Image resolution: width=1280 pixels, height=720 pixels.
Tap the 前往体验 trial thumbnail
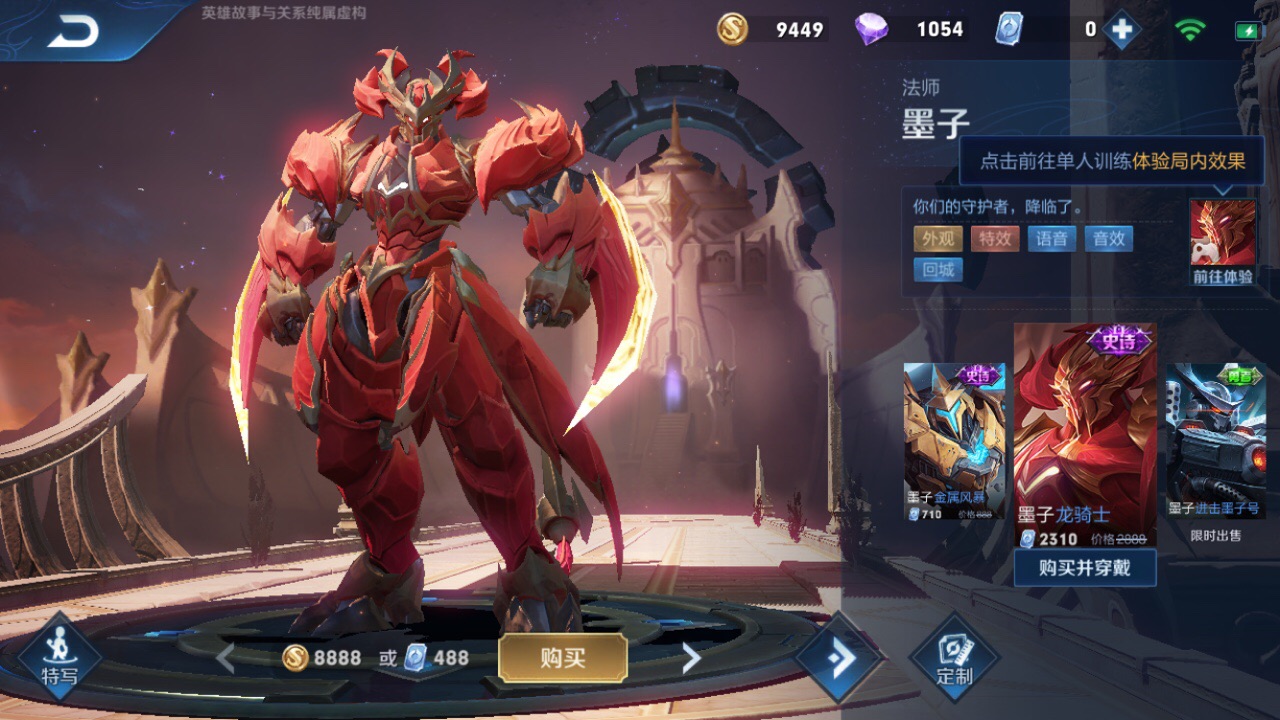[x=1222, y=242]
